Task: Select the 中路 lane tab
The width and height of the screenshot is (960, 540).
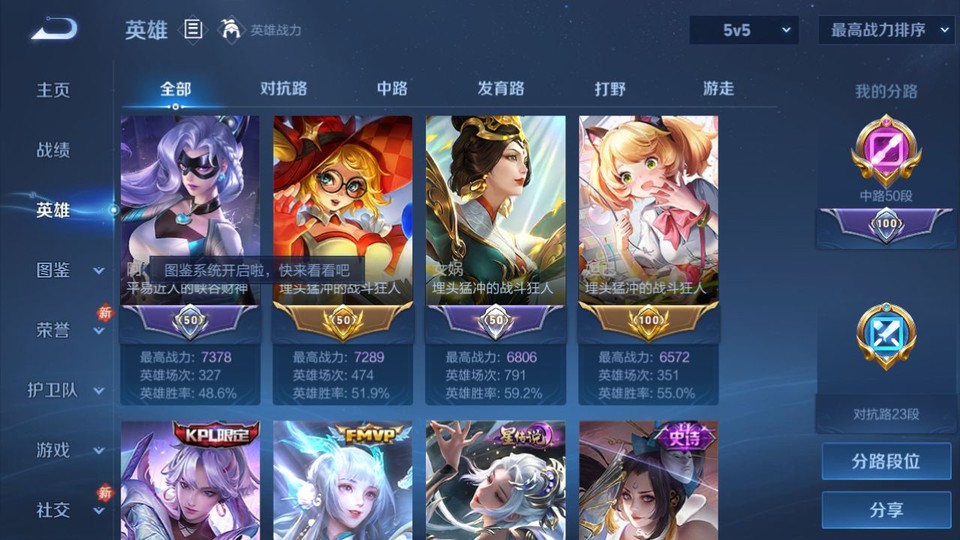Action: pyautogui.click(x=392, y=89)
